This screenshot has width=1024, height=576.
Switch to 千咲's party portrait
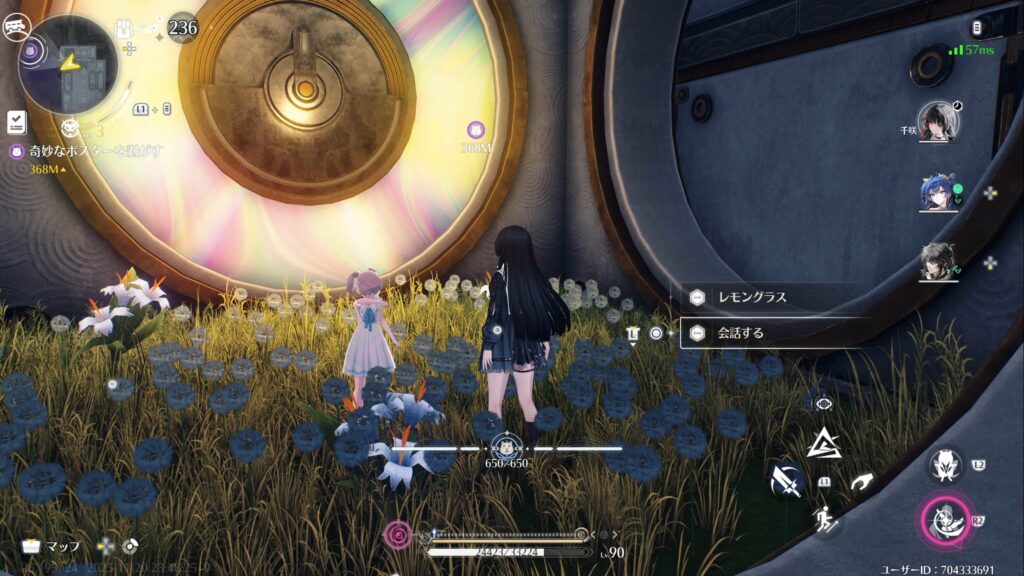pyautogui.click(x=938, y=122)
